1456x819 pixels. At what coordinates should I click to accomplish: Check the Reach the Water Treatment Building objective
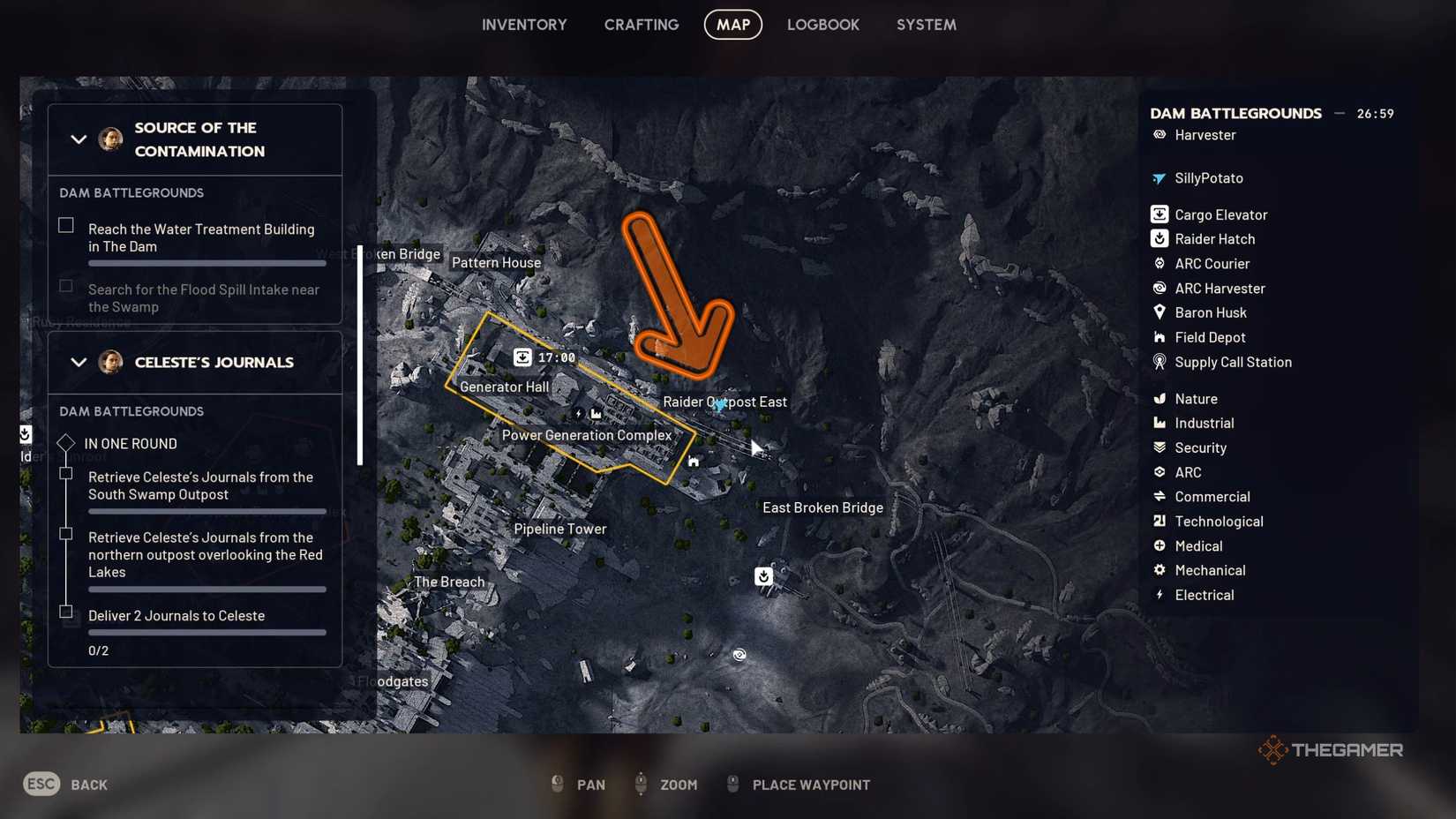[x=65, y=225]
